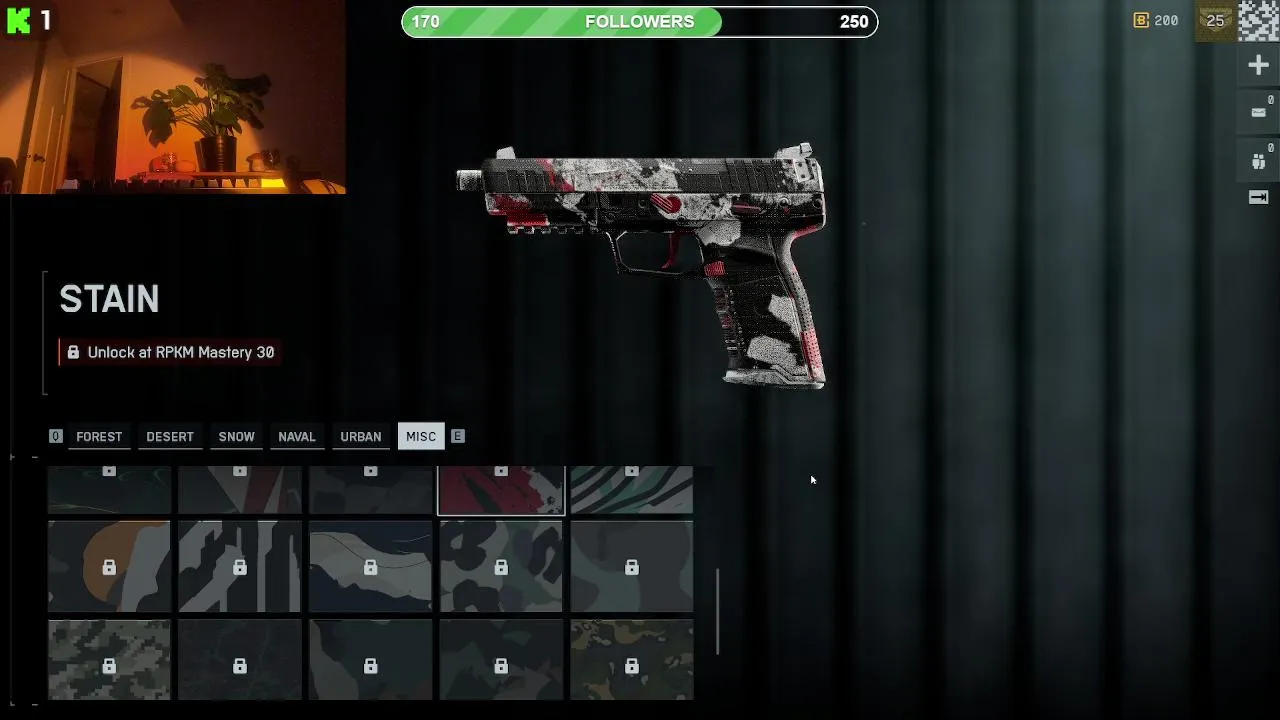Select the blocky grey geometric camo
The height and width of the screenshot is (720, 1280).
[240, 566]
